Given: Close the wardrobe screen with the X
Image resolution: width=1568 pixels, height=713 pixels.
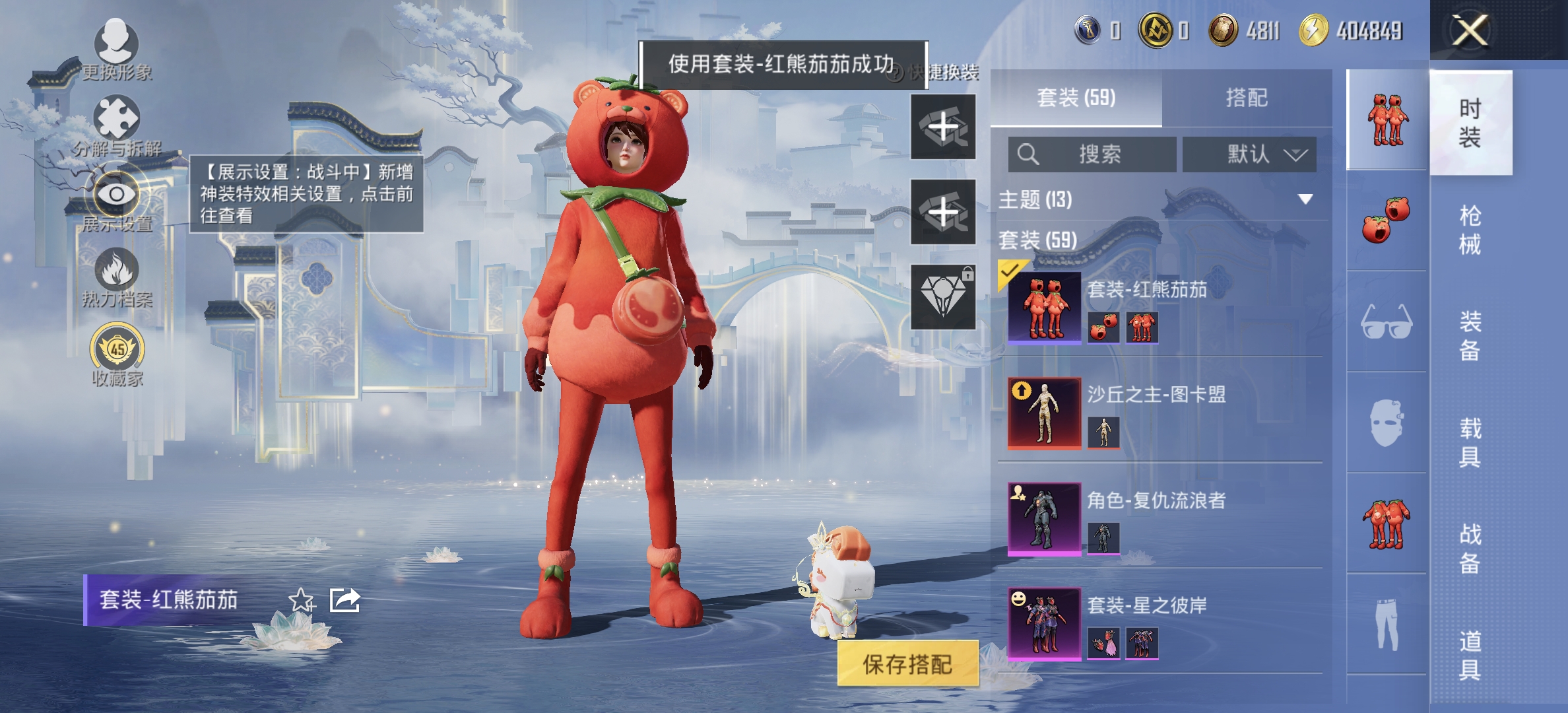Looking at the screenshot, I should [x=1470, y=30].
